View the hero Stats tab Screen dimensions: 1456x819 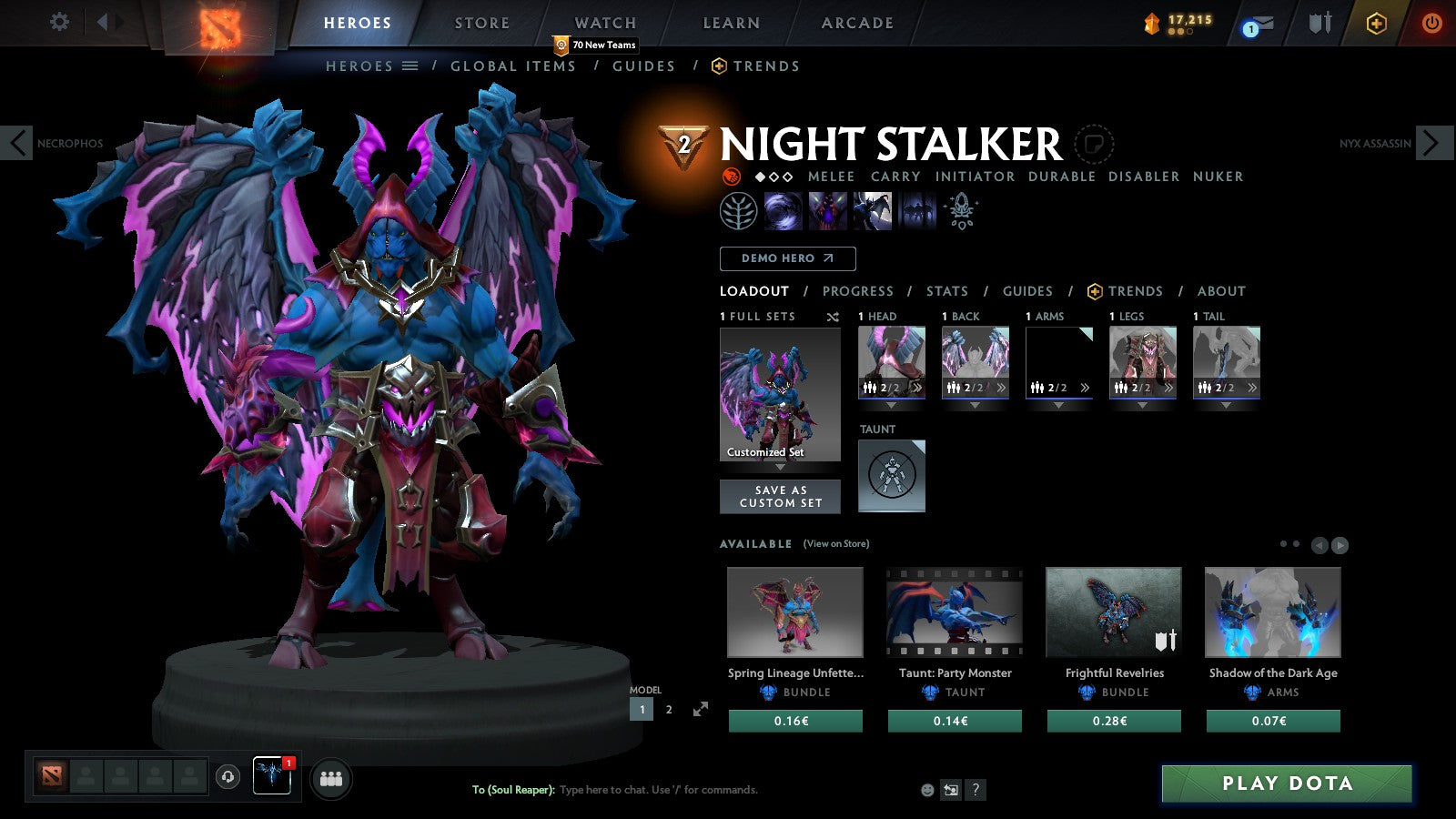coord(946,291)
